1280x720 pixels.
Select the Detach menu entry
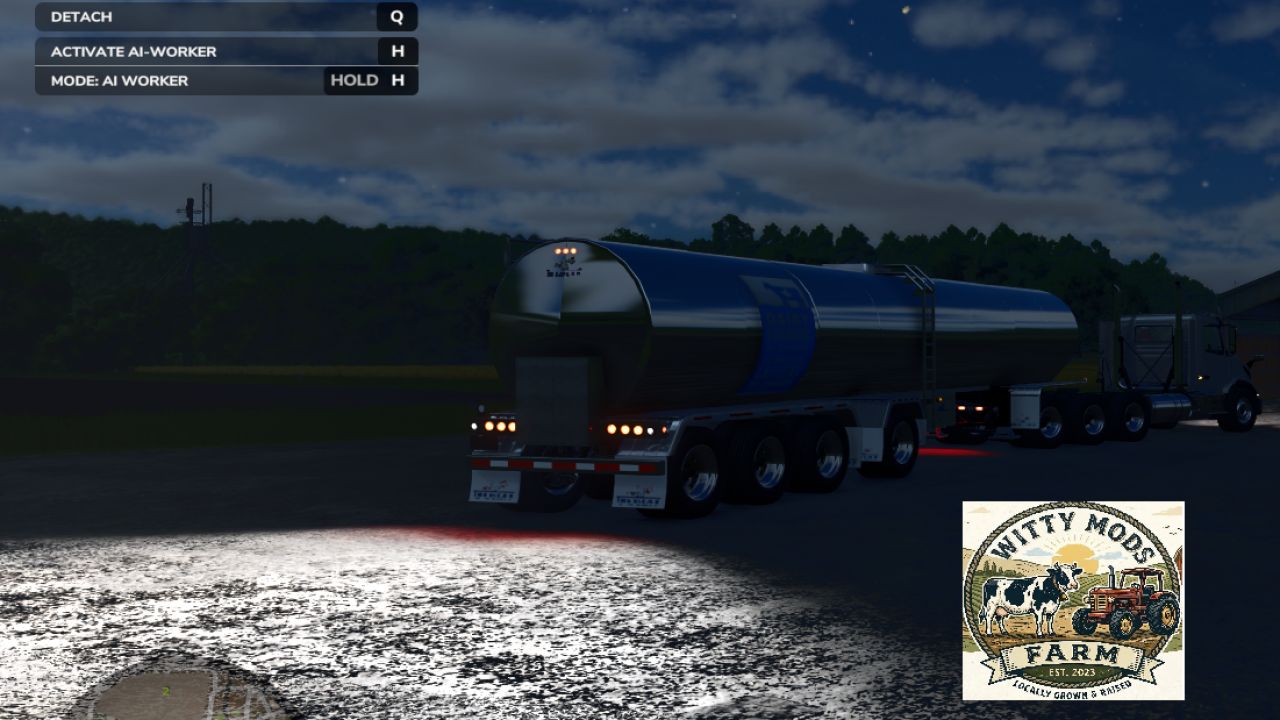click(150, 16)
